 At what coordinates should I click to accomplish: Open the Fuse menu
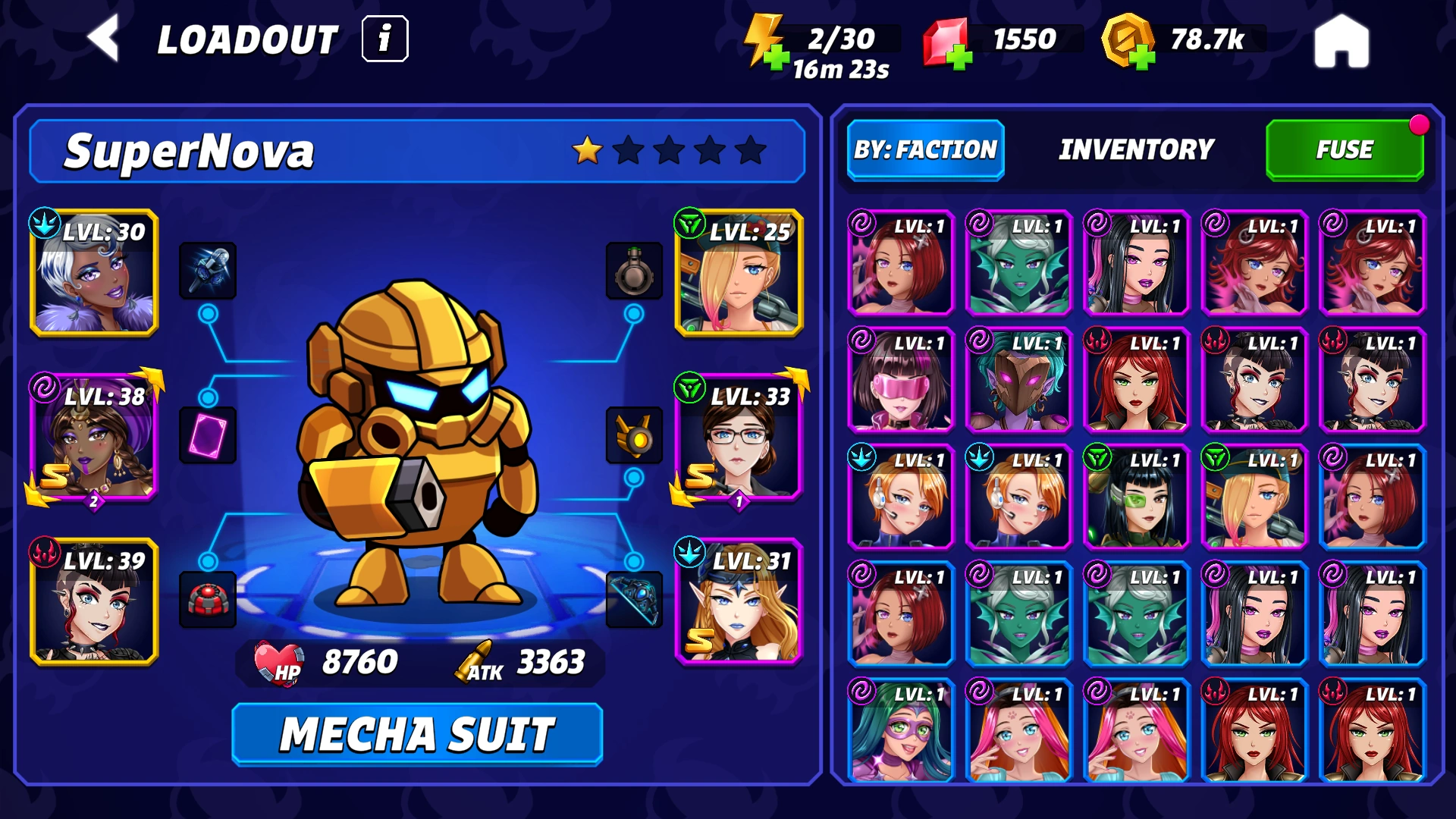tap(1345, 150)
